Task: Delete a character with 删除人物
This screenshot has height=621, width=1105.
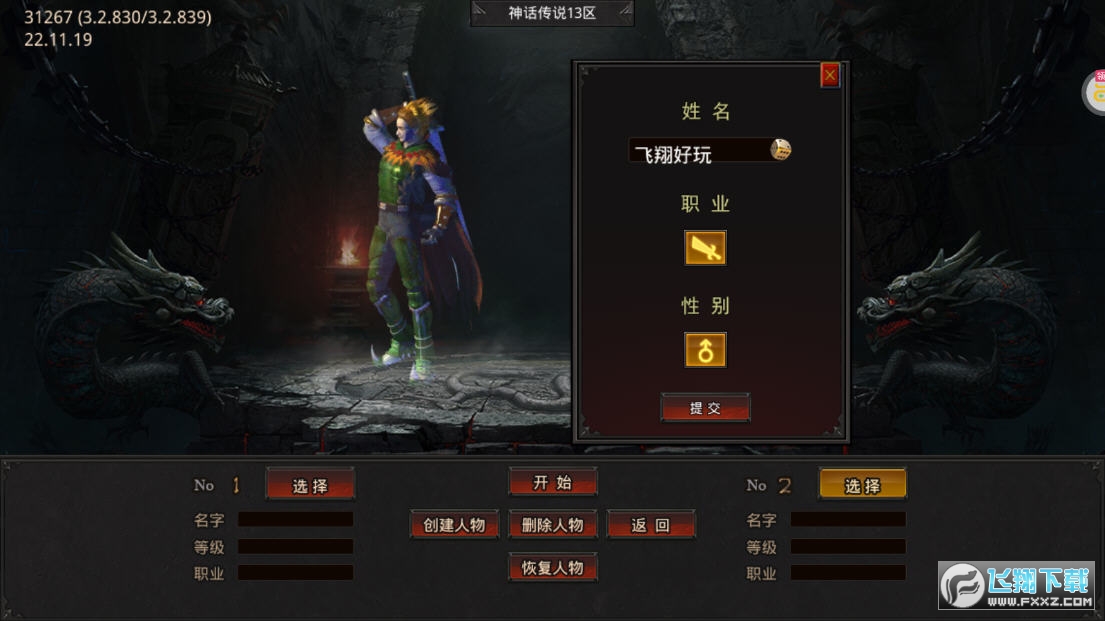Action: click(552, 525)
